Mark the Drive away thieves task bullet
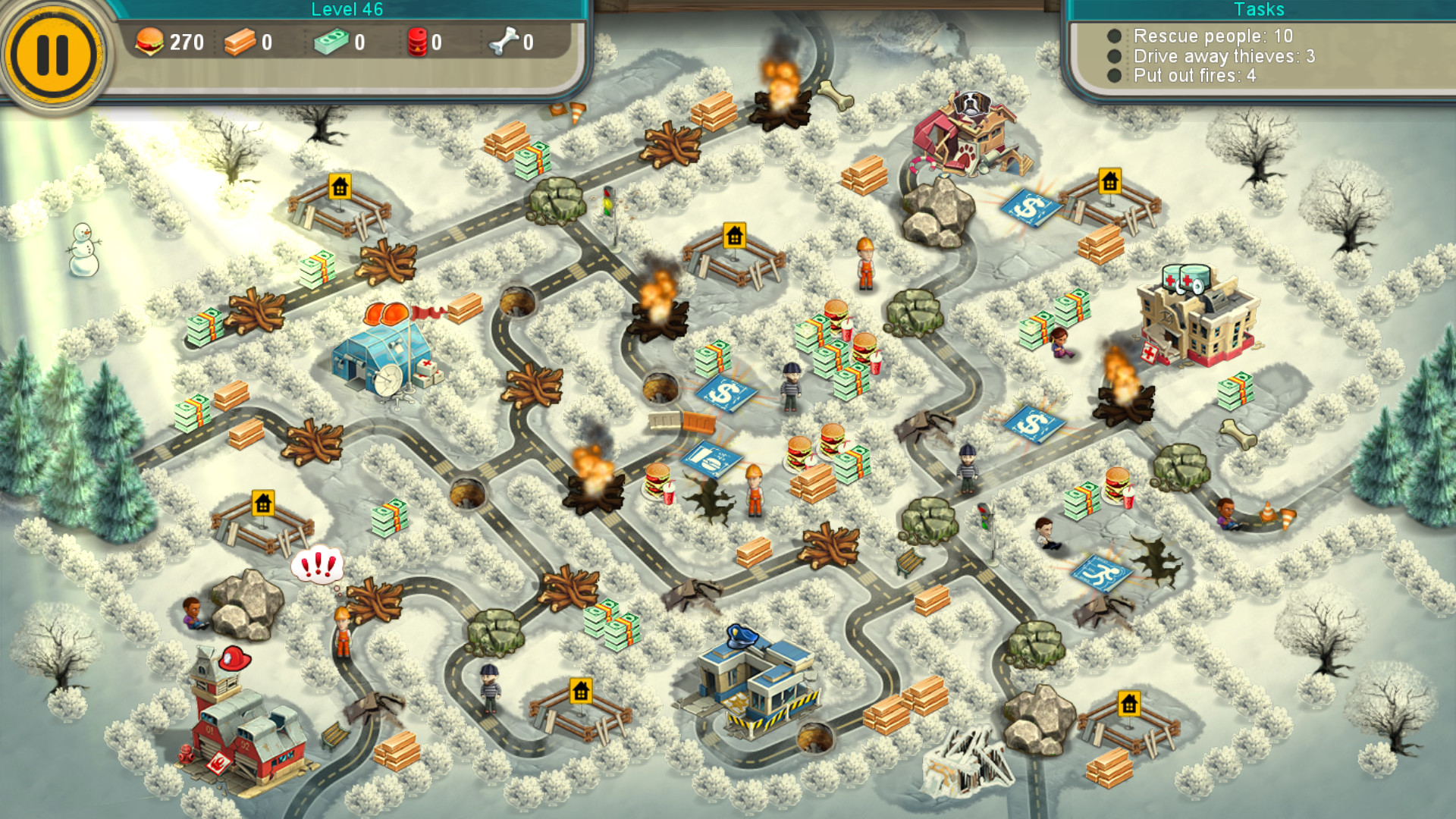 (x=1113, y=56)
